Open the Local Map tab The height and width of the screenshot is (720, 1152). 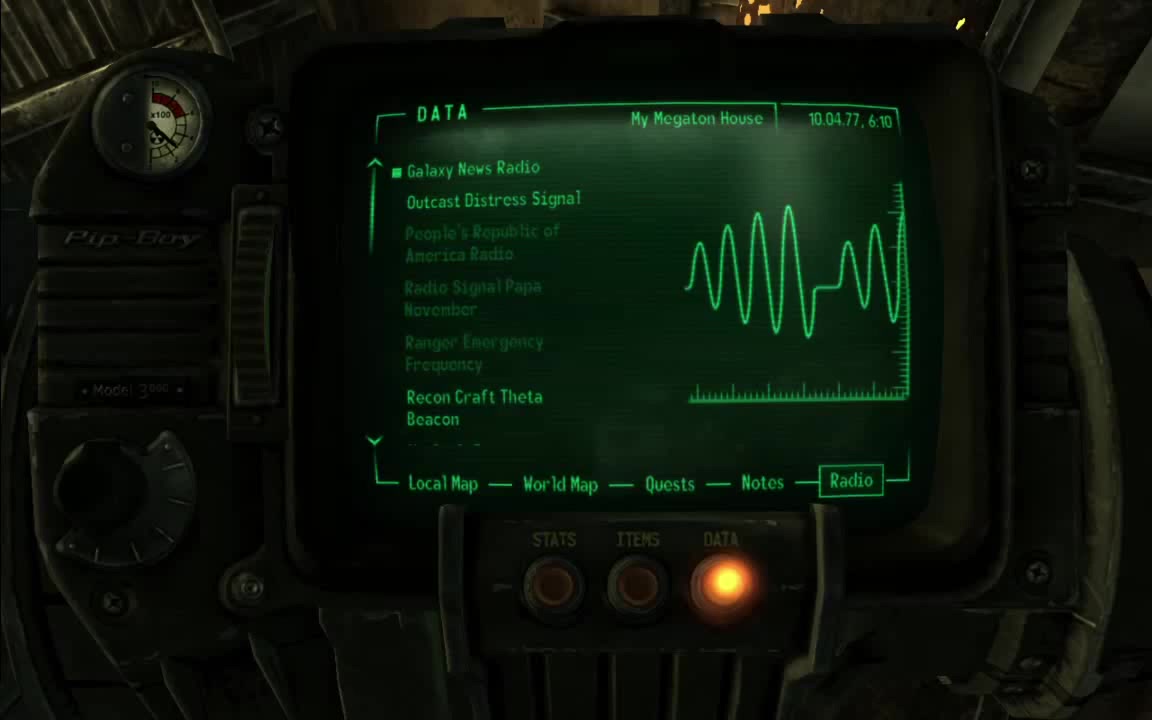pos(442,484)
